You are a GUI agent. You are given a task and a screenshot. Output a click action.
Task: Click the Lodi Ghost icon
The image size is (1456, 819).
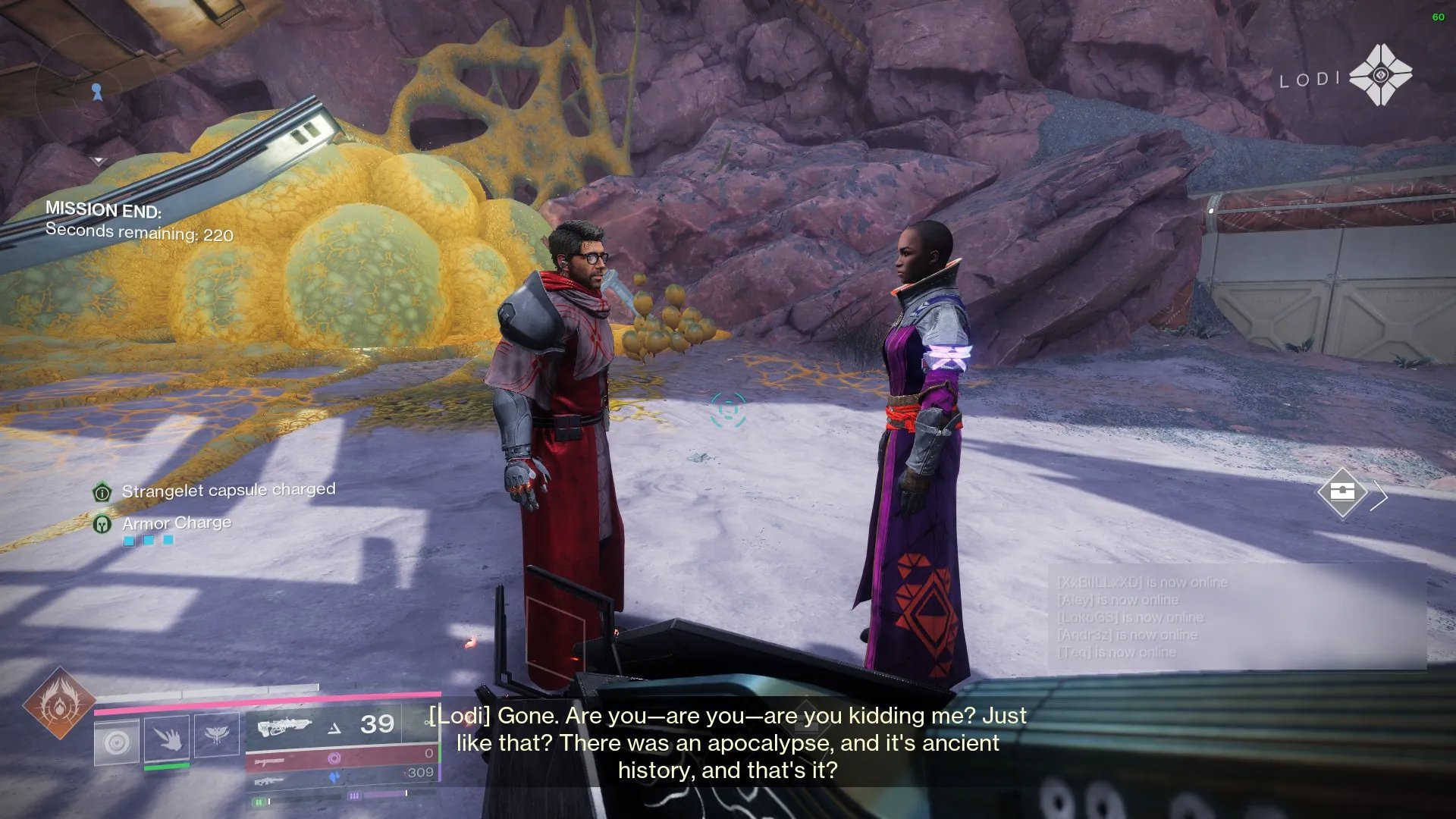tap(1380, 75)
